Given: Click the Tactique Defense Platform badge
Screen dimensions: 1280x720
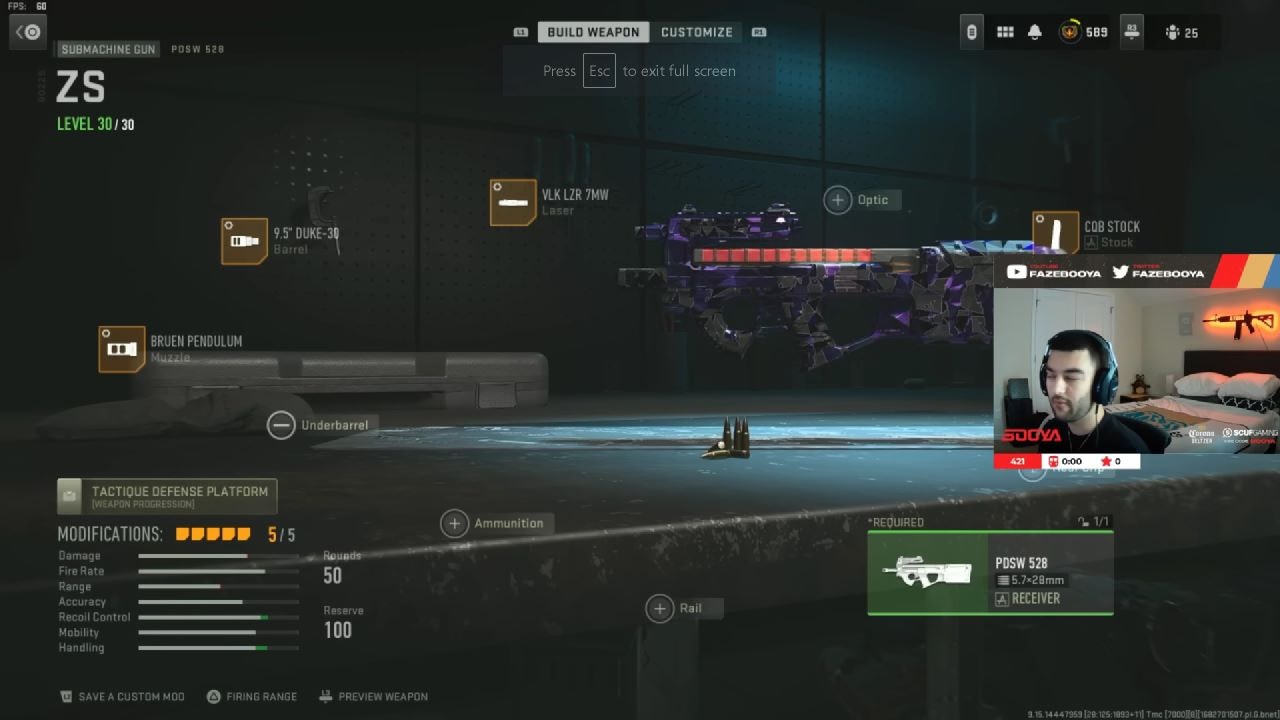Looking at the screenshot, I should pos(166,494).
